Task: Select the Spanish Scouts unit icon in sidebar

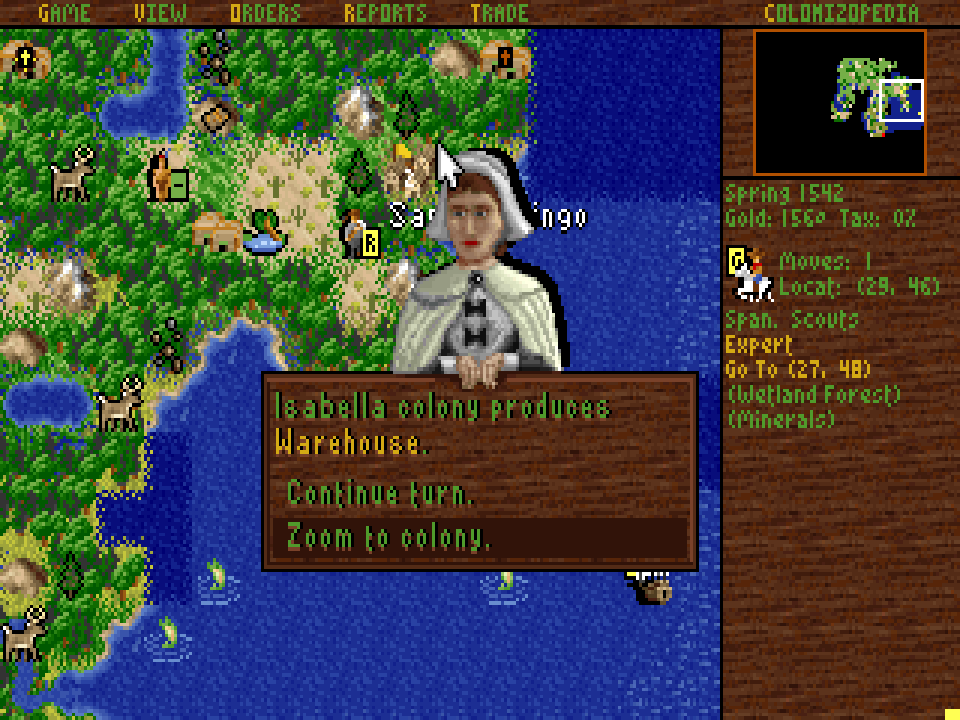Action: coord(750,275)
